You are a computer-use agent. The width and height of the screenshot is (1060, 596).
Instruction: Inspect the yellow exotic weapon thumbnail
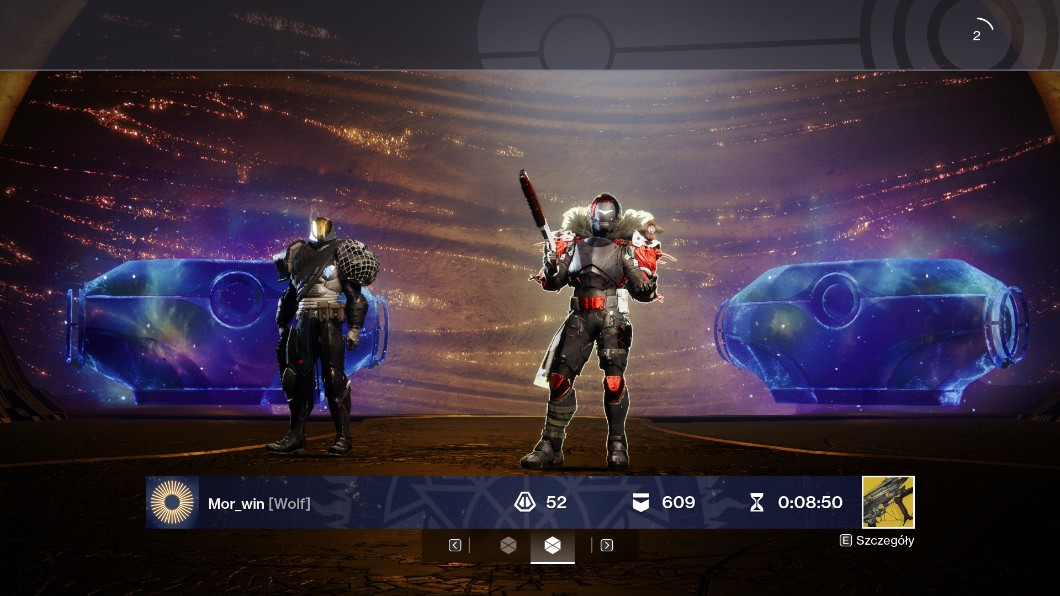888,502
